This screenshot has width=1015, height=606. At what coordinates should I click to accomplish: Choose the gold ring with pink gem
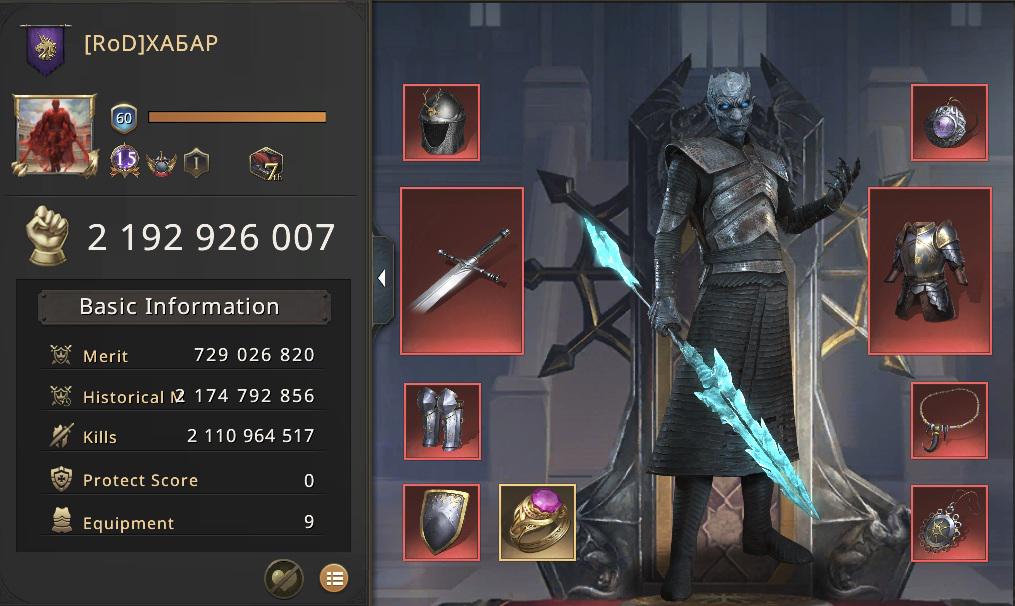point(537,522)
